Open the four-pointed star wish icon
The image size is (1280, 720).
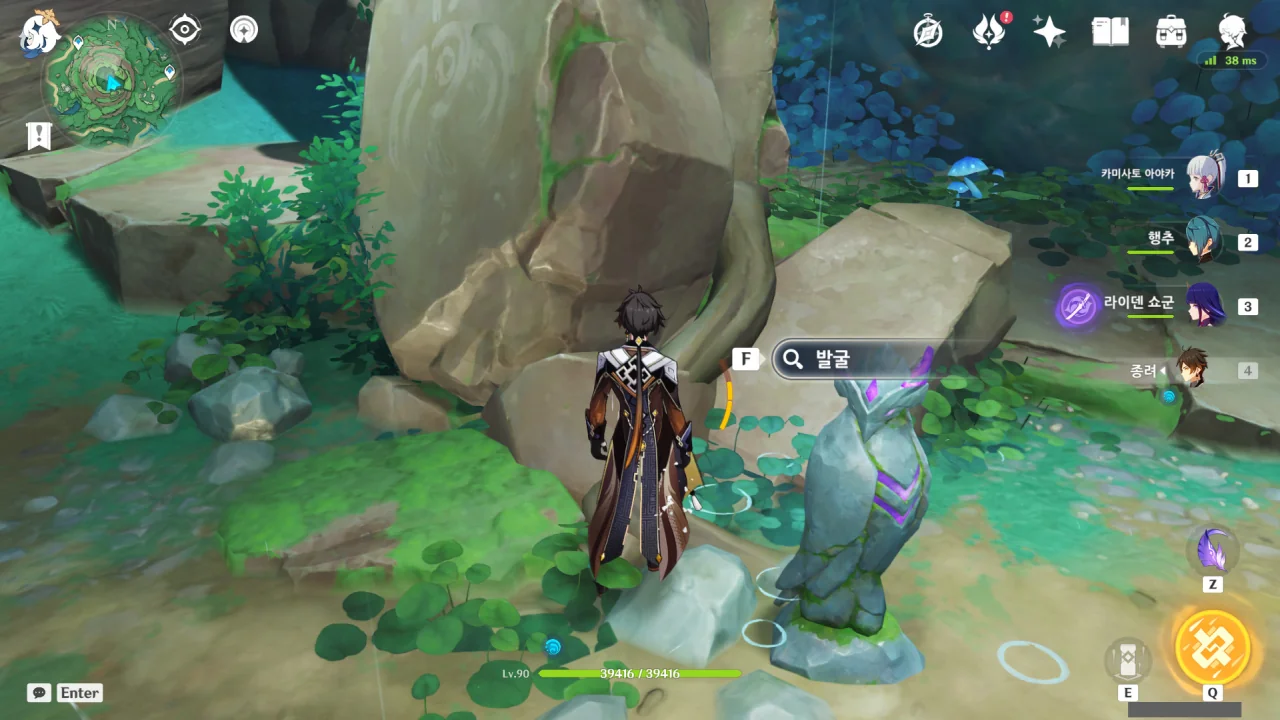1049,32
